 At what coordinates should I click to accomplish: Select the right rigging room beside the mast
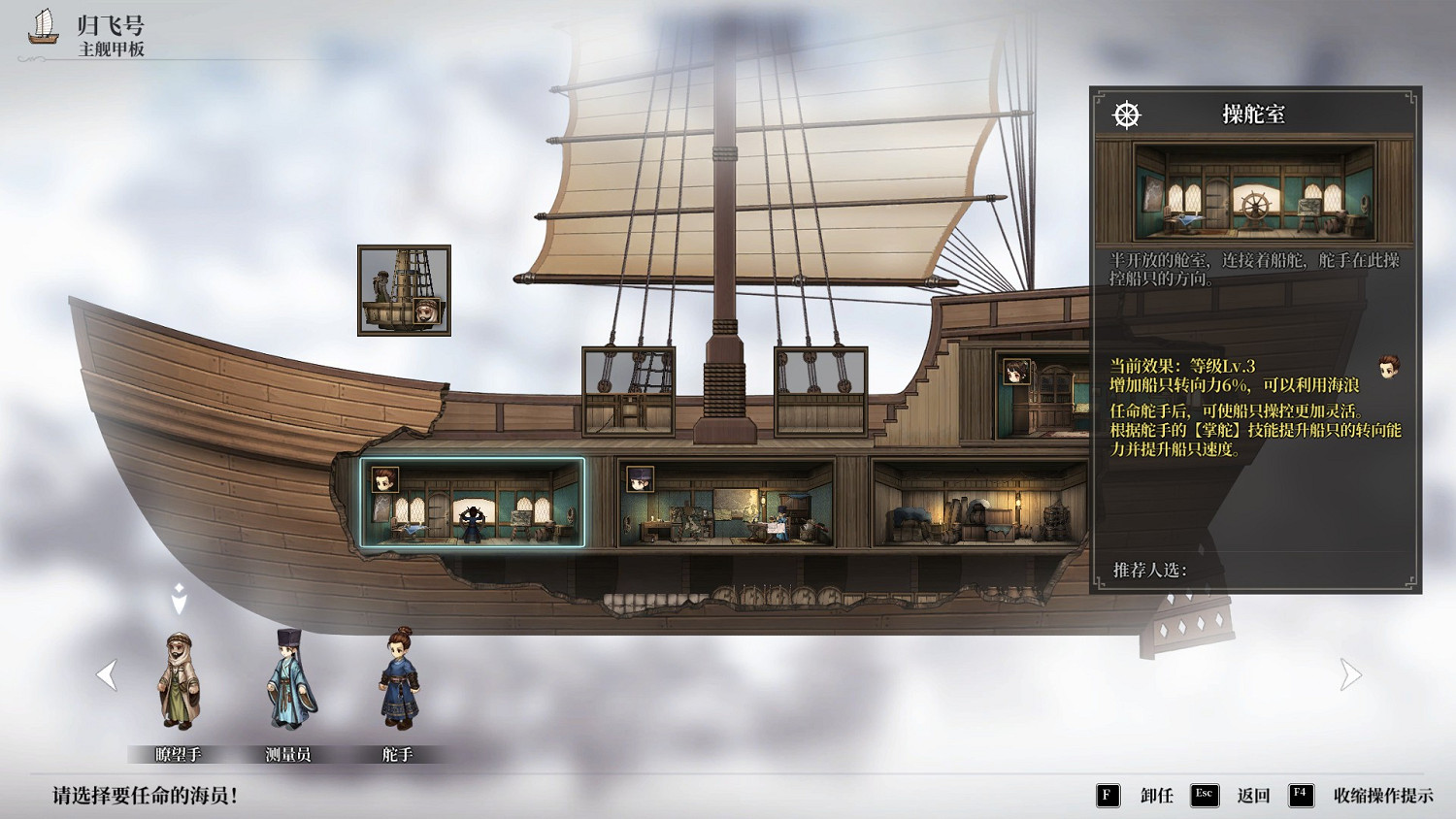point(820,391)
